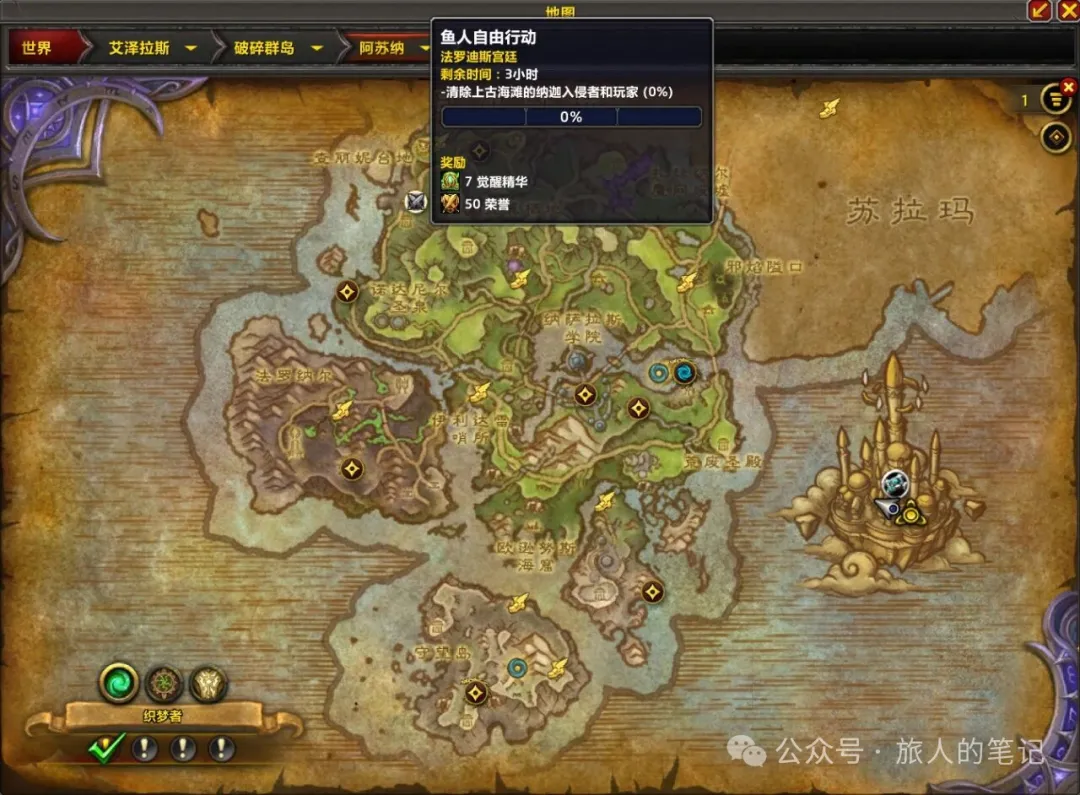
Task: Go to the 世界 map level
Action: 38,48
